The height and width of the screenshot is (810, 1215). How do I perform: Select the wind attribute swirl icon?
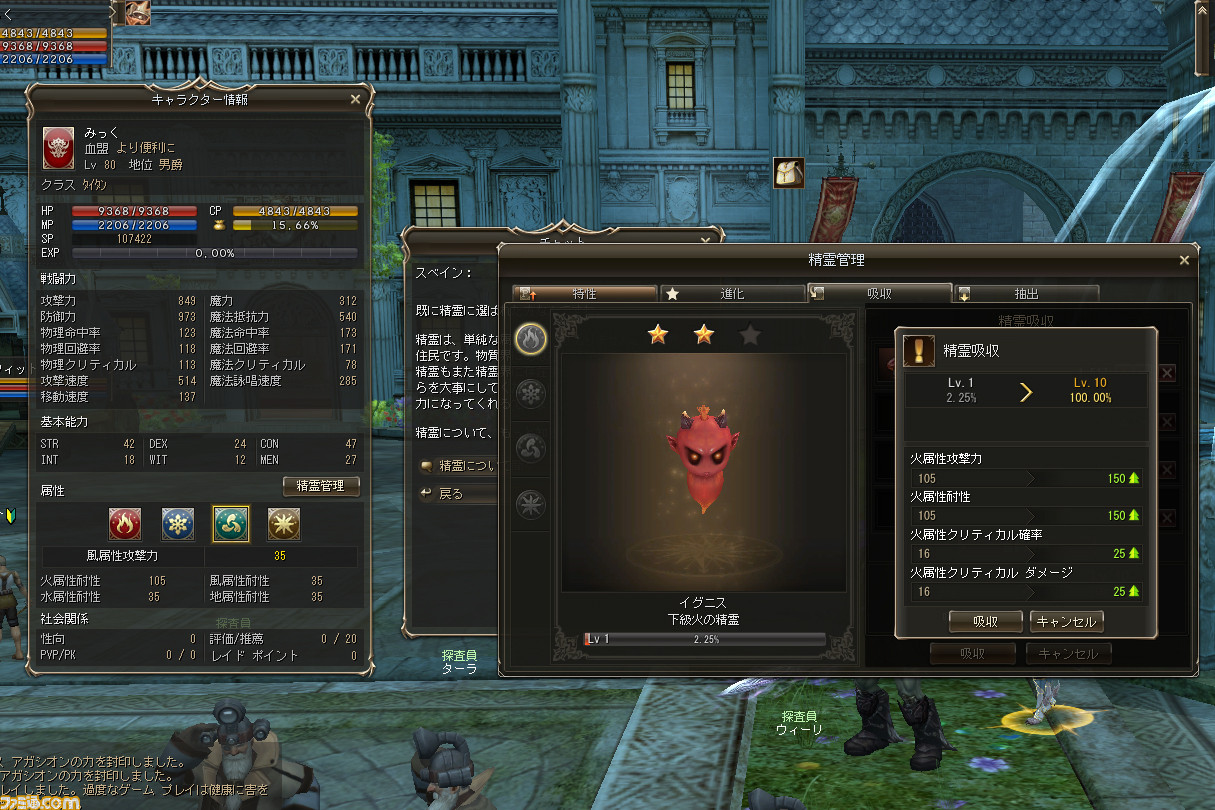[231, 523]
